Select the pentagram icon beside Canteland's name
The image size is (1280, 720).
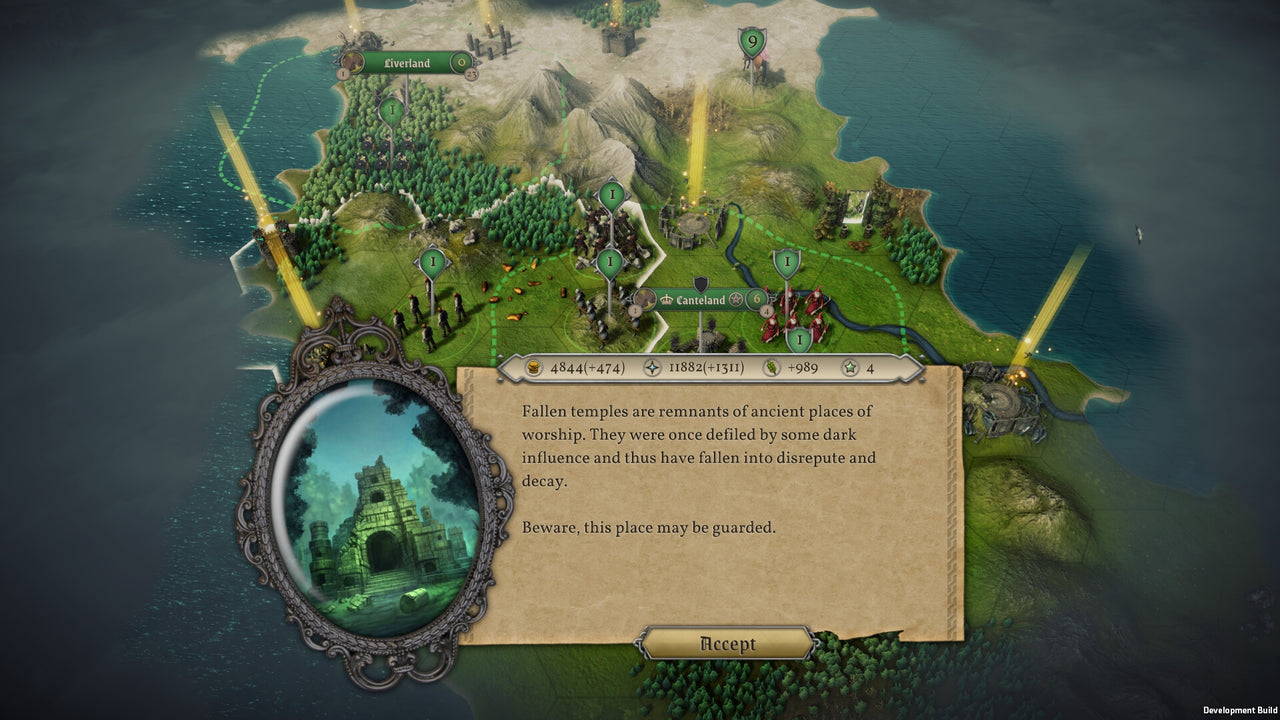[737, 299]
